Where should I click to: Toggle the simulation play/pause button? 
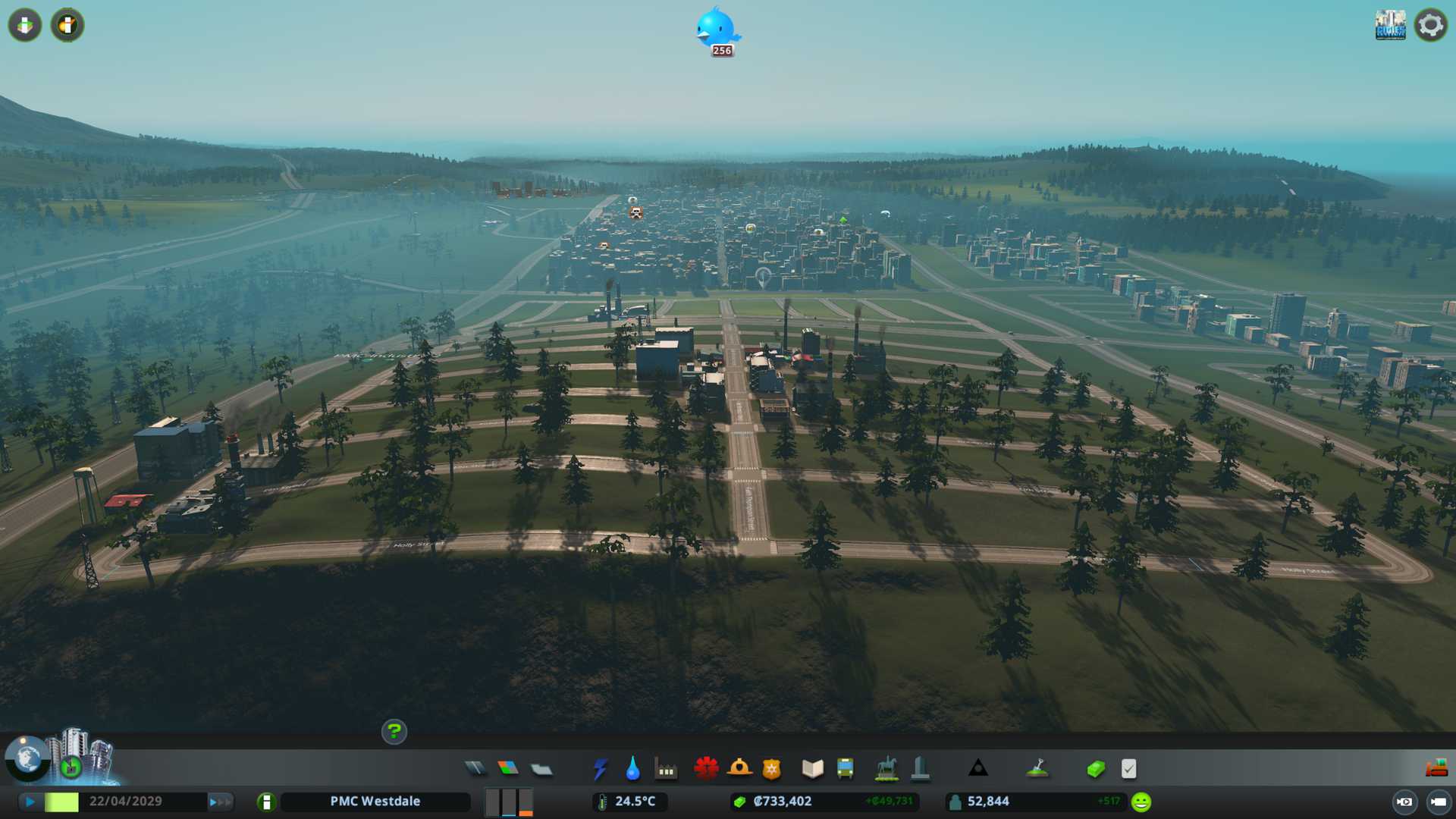pos(30,802)
